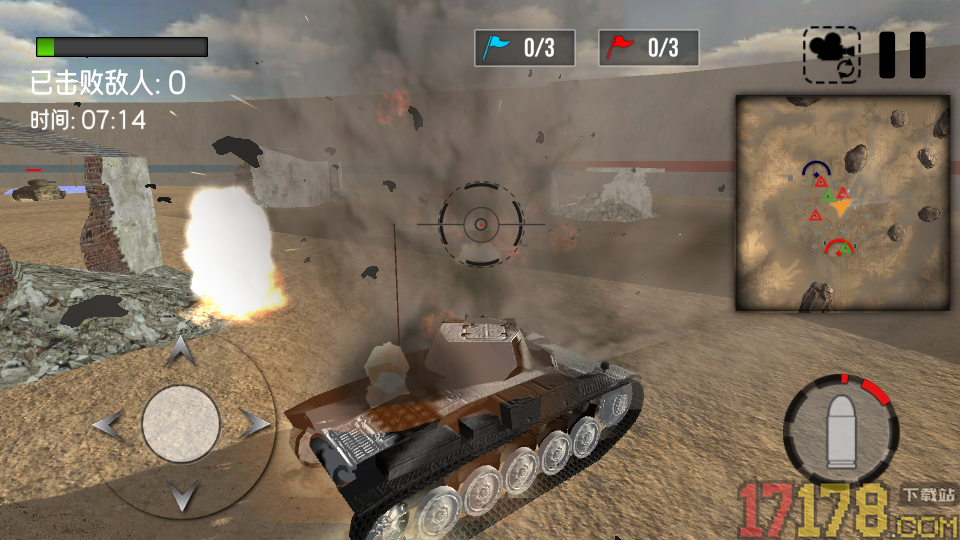Viewport: 960px width, 540px height.
Task: Open the battlefield minimap
Action: pos(842,203)
